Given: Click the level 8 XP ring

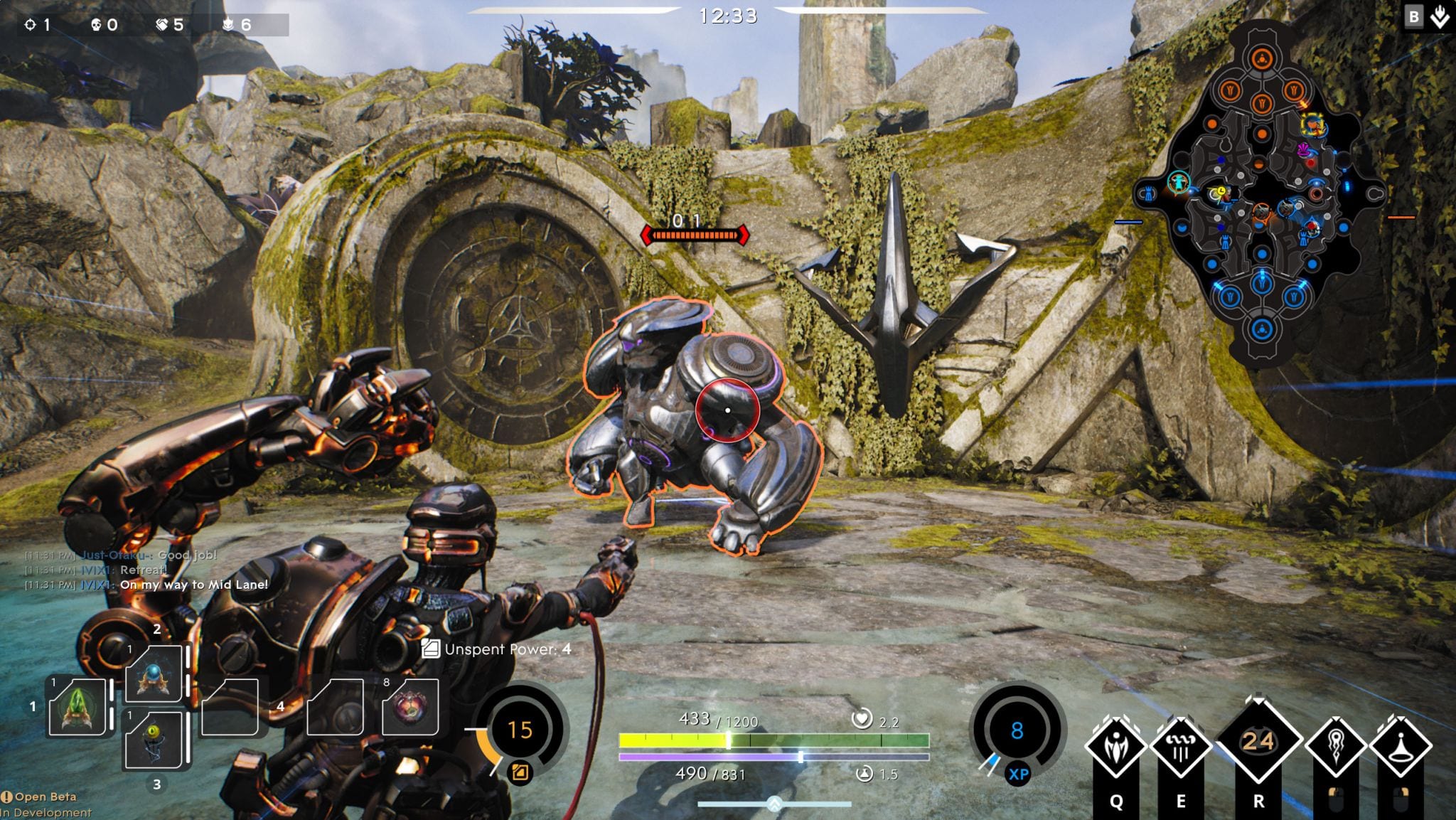Looking at the screenshot, I should click(x=1017, y=730).
